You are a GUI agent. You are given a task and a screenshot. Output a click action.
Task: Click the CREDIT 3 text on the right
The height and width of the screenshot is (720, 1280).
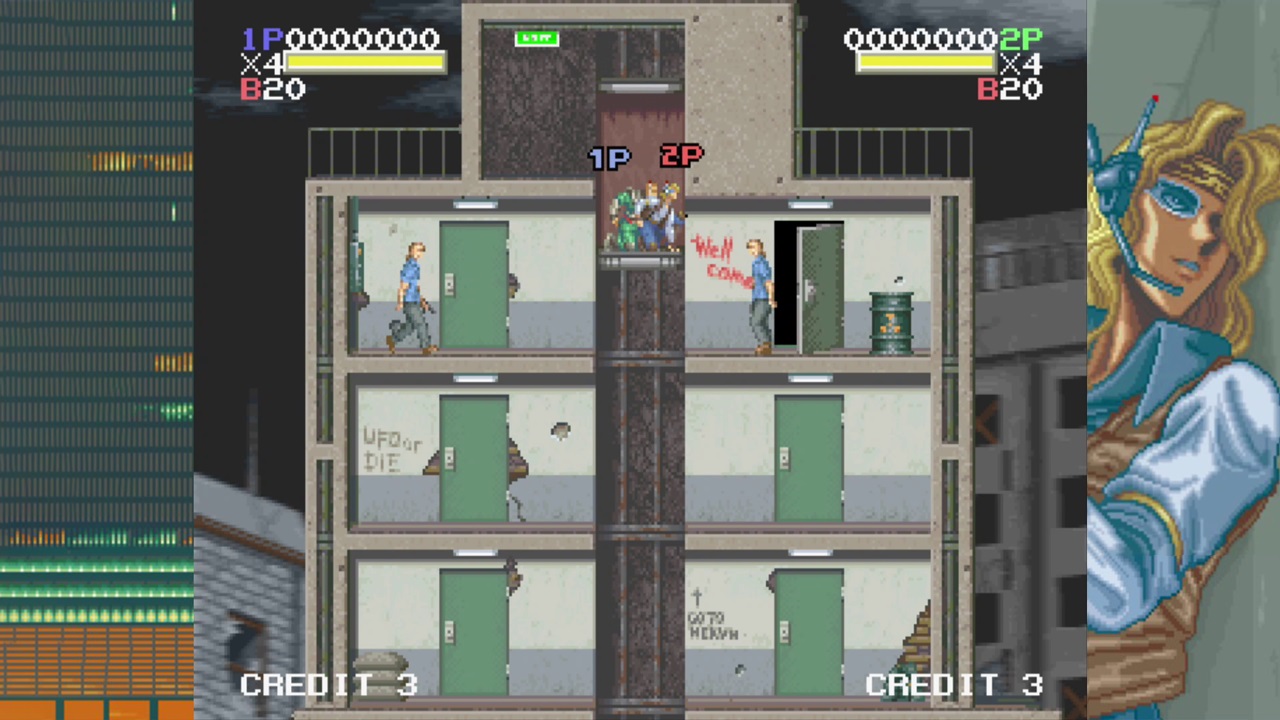click(x=954, y=684)
